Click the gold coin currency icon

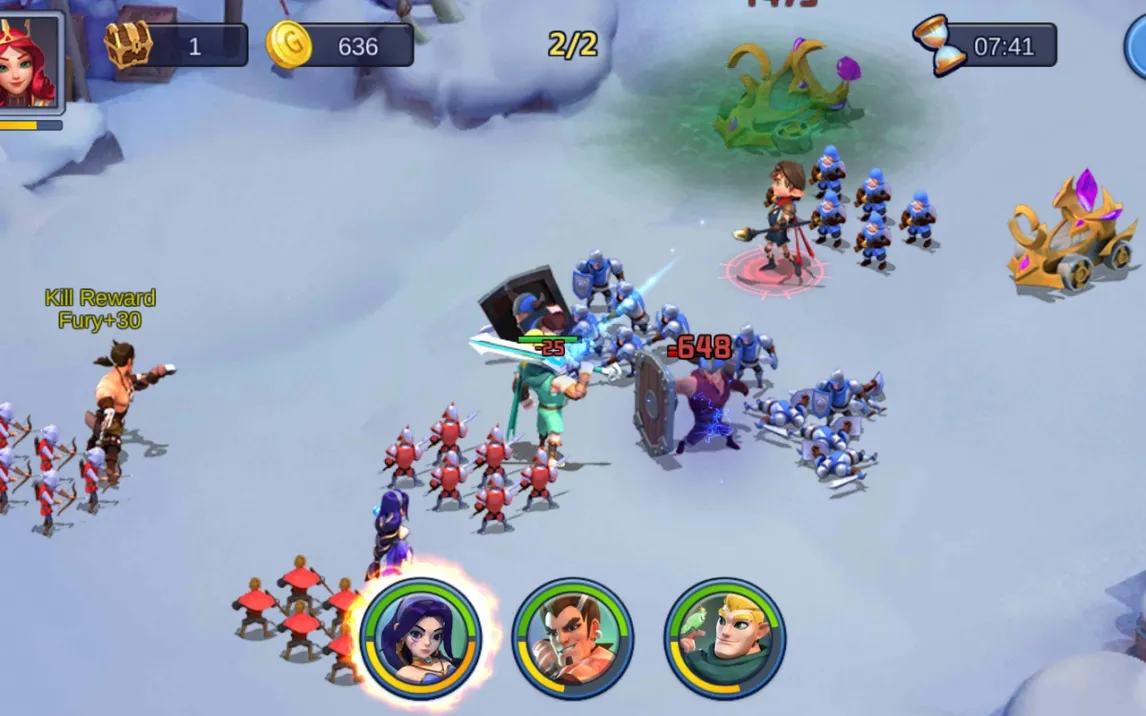click(288, 45)
